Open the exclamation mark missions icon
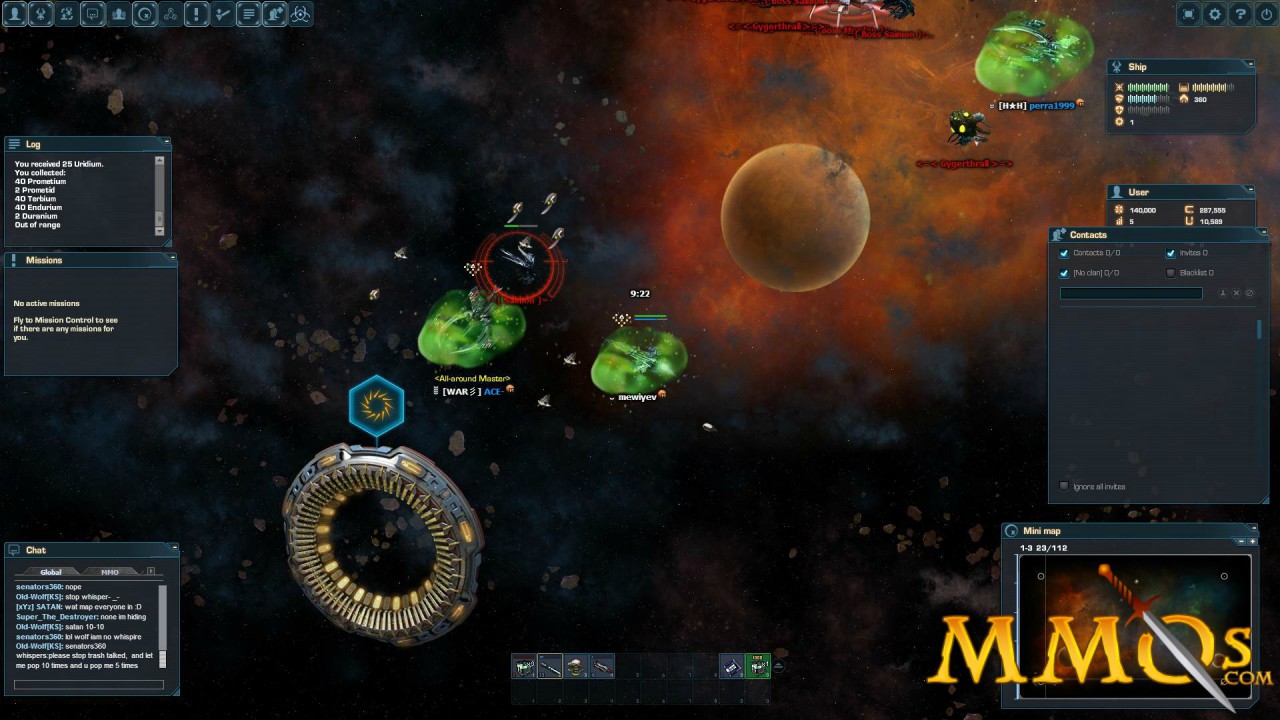 (x=197, y=14)
